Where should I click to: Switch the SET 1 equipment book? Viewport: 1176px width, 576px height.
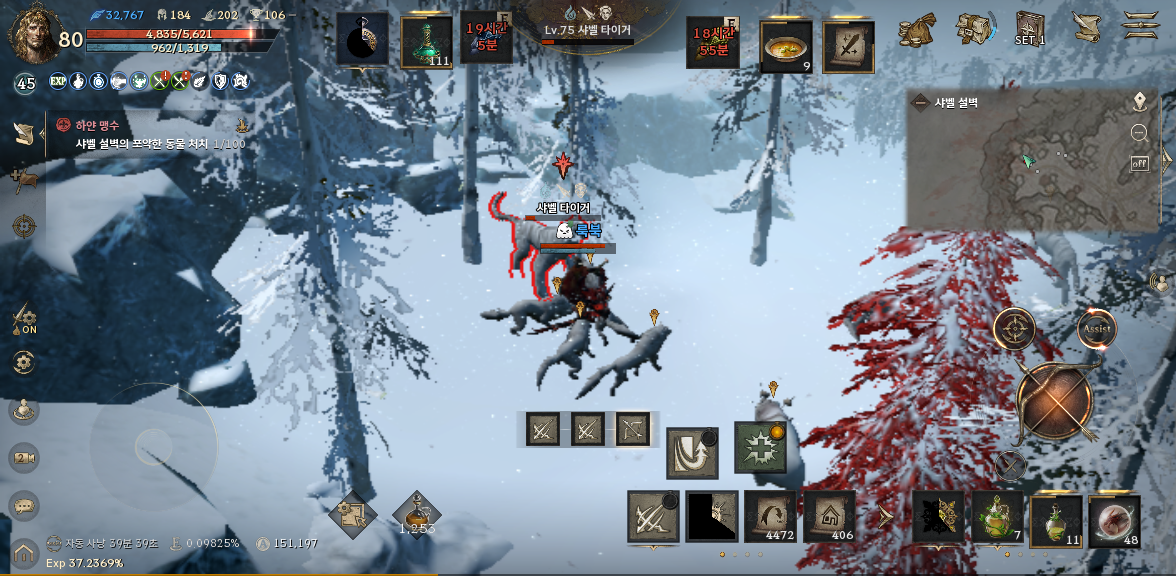[1030, 28]
